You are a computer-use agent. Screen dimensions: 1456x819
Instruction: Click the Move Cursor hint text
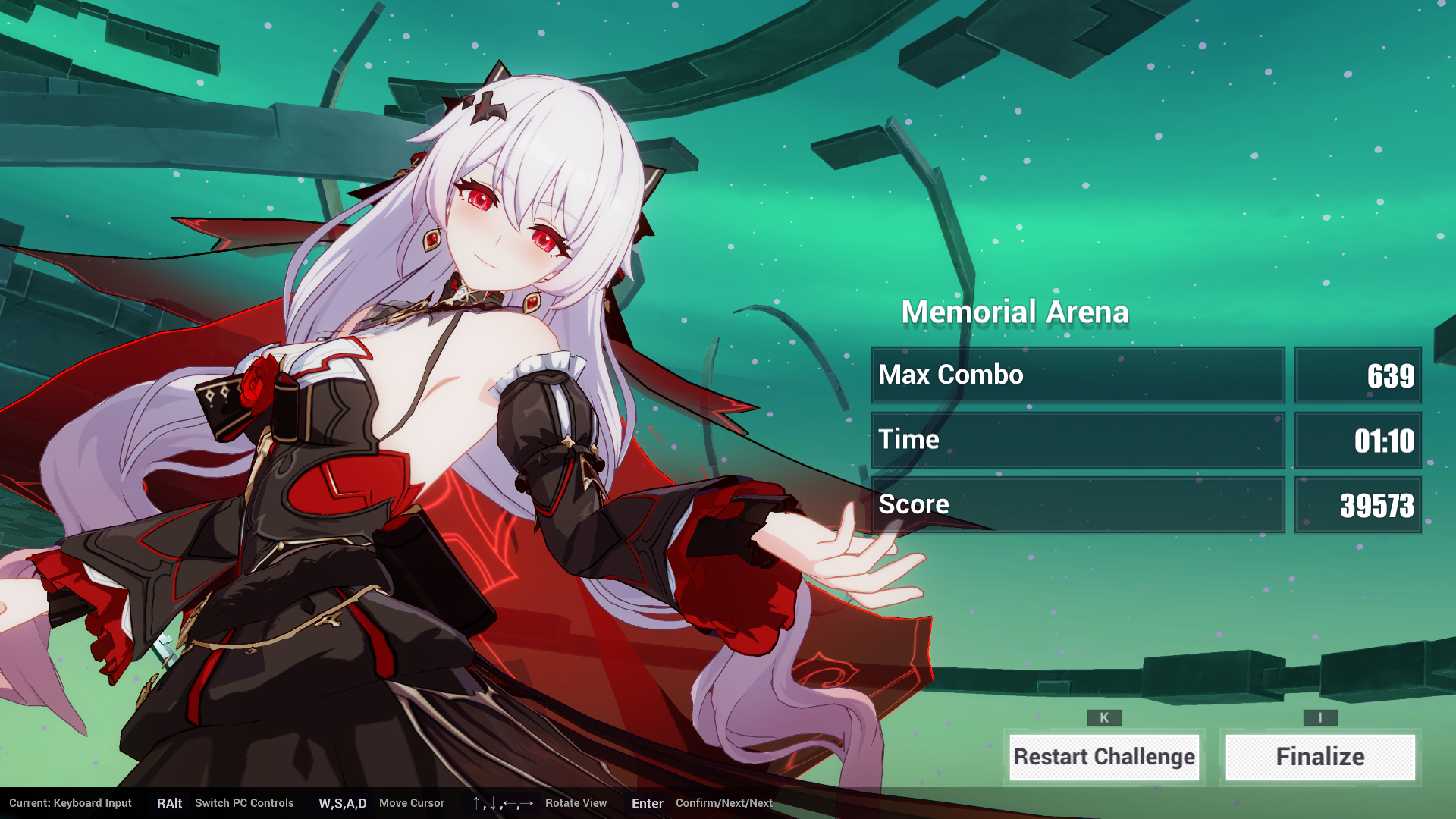[412, 803]
